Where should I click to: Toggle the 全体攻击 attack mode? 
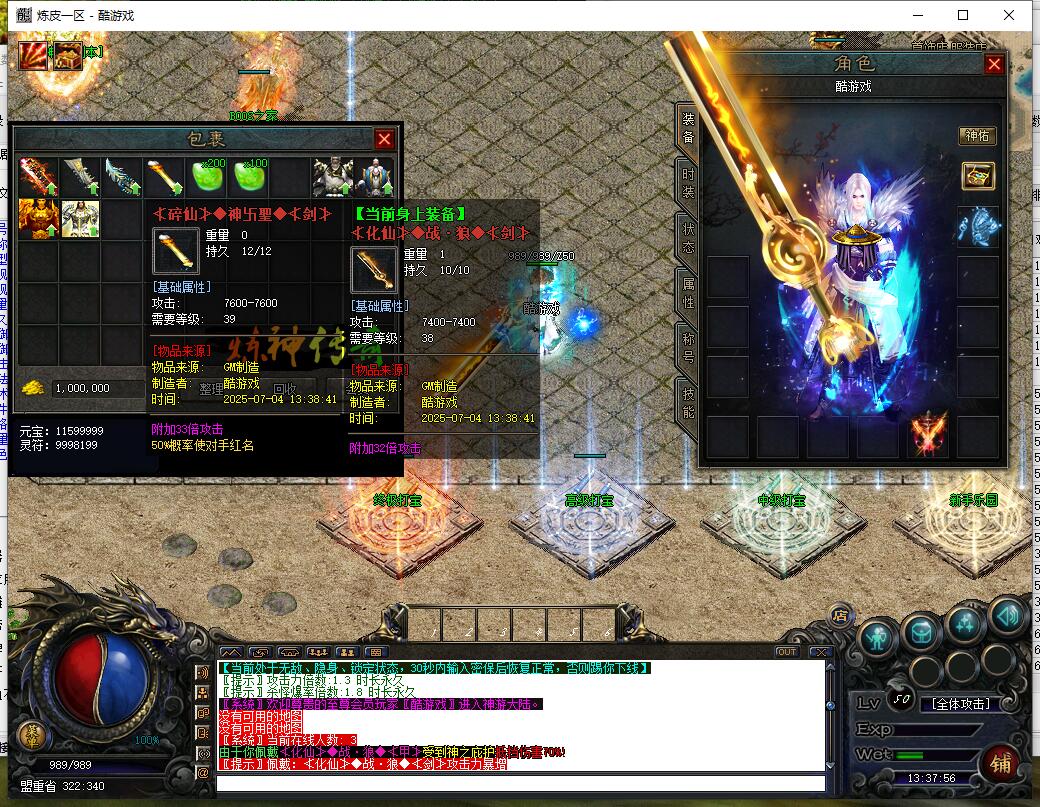pos(958,703)
